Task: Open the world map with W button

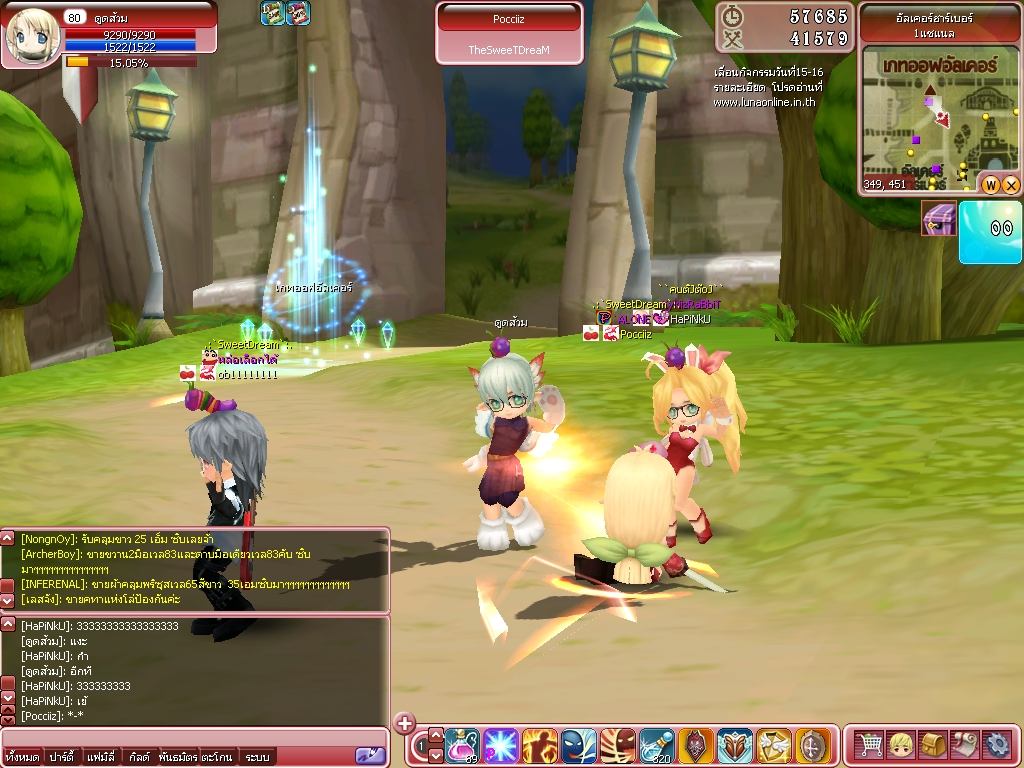Action: pyautogui.click(x=991, y=184)
